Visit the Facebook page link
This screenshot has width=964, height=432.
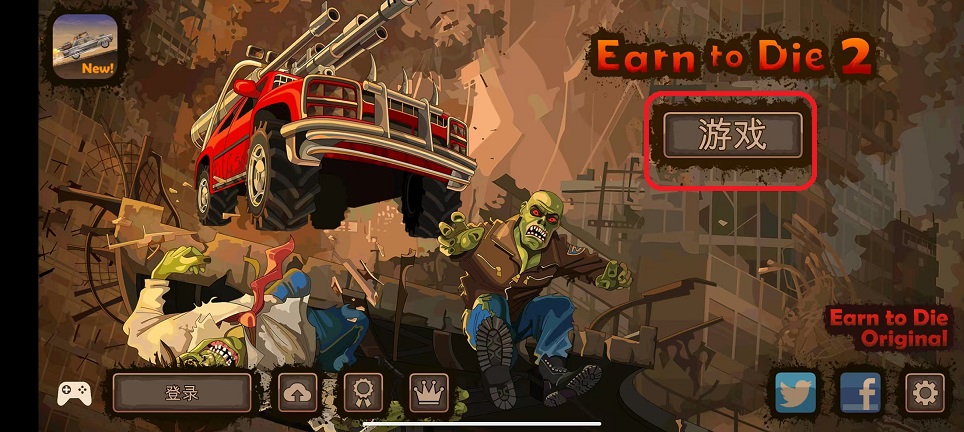tap(859, 393)
